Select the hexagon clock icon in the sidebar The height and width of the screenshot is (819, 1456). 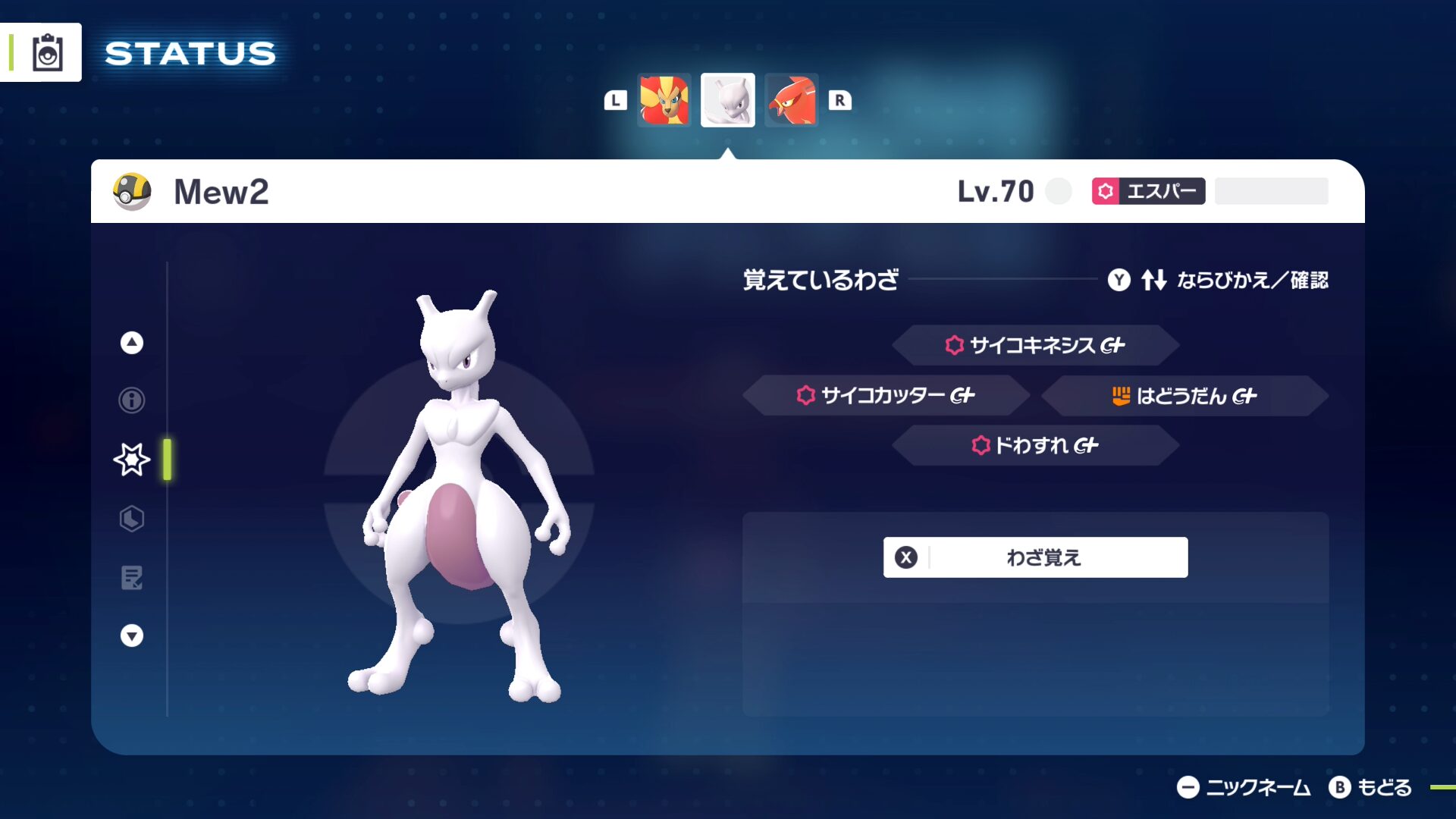click(130, 519)
